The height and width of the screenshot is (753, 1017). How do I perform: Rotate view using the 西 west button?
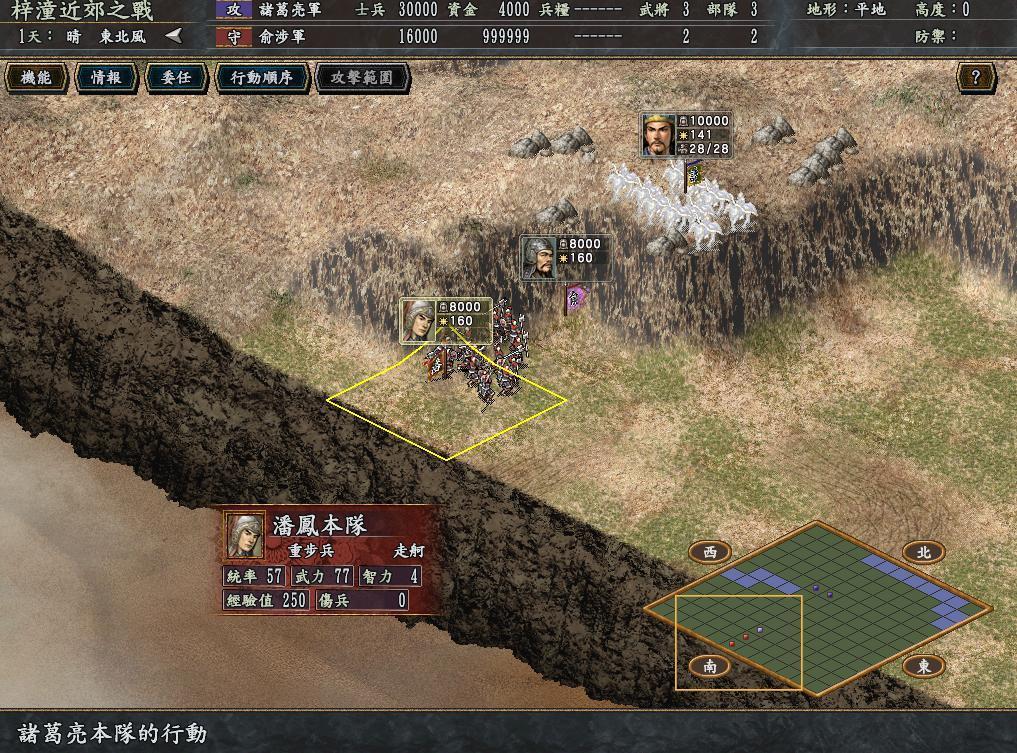click(x=710, y=551)
